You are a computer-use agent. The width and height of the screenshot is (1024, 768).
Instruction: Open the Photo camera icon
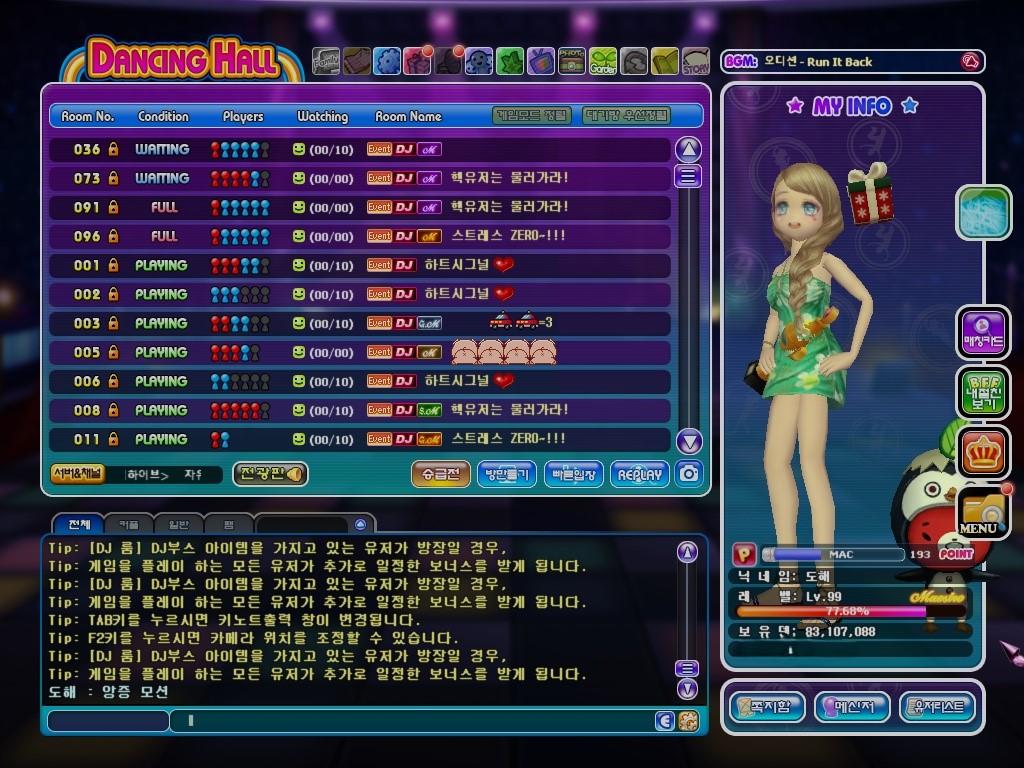tap(572, 62)
